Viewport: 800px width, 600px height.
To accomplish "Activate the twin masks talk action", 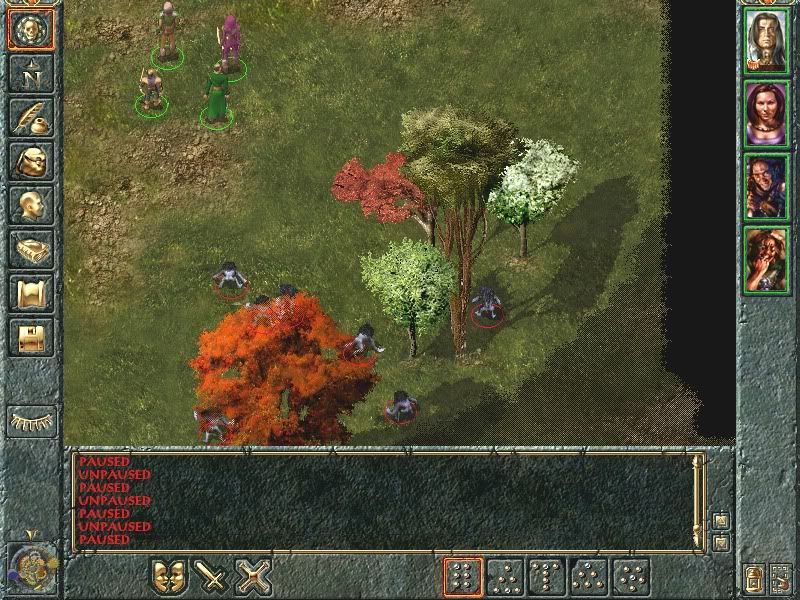I will [169, 577].
